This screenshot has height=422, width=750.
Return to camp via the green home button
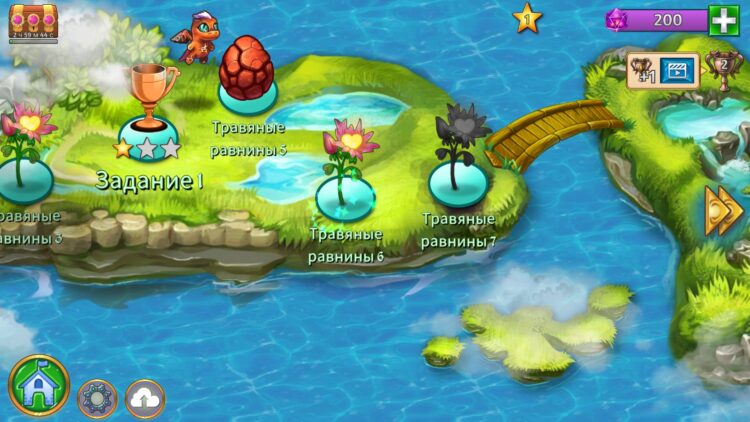tap(39, 387)
